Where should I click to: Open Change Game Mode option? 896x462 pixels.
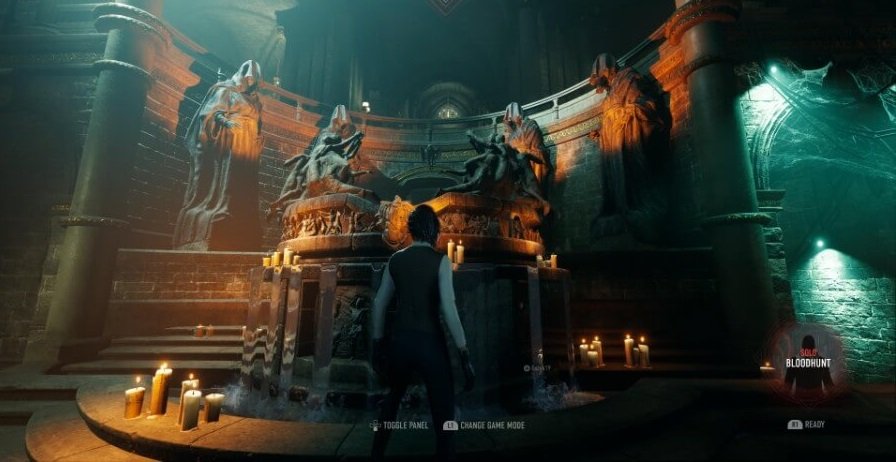click(491, 425)
